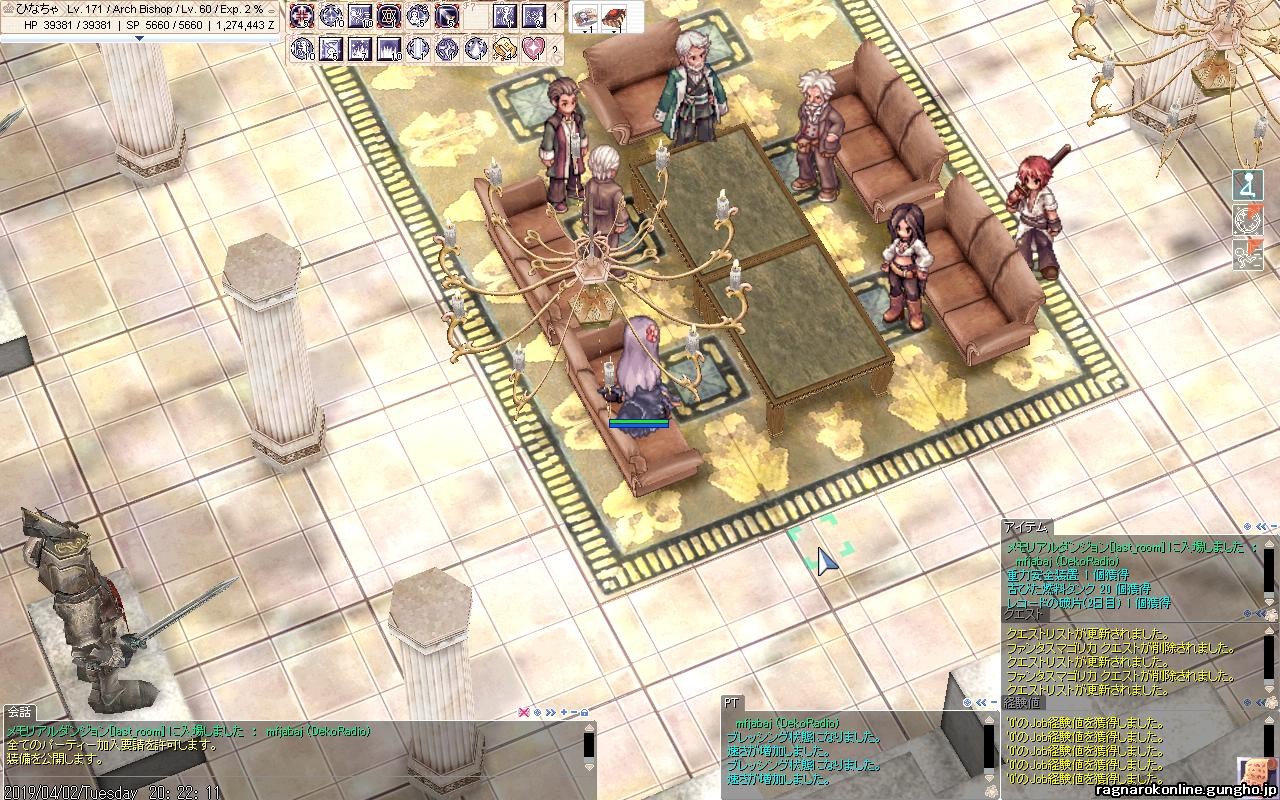Expand the basic info window arrow

click(x=139, y=38)
